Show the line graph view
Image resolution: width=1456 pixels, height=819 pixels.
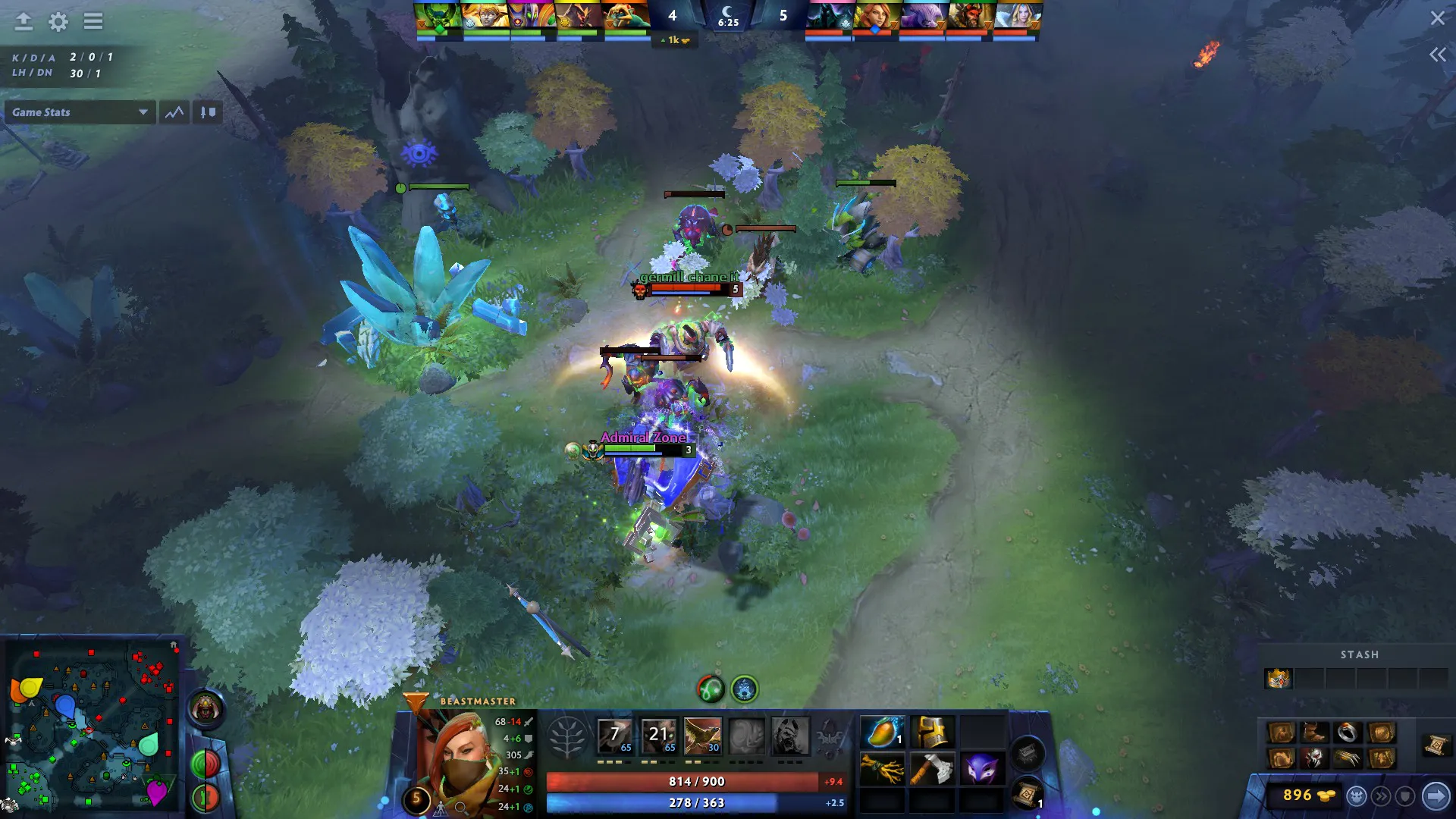174,112
